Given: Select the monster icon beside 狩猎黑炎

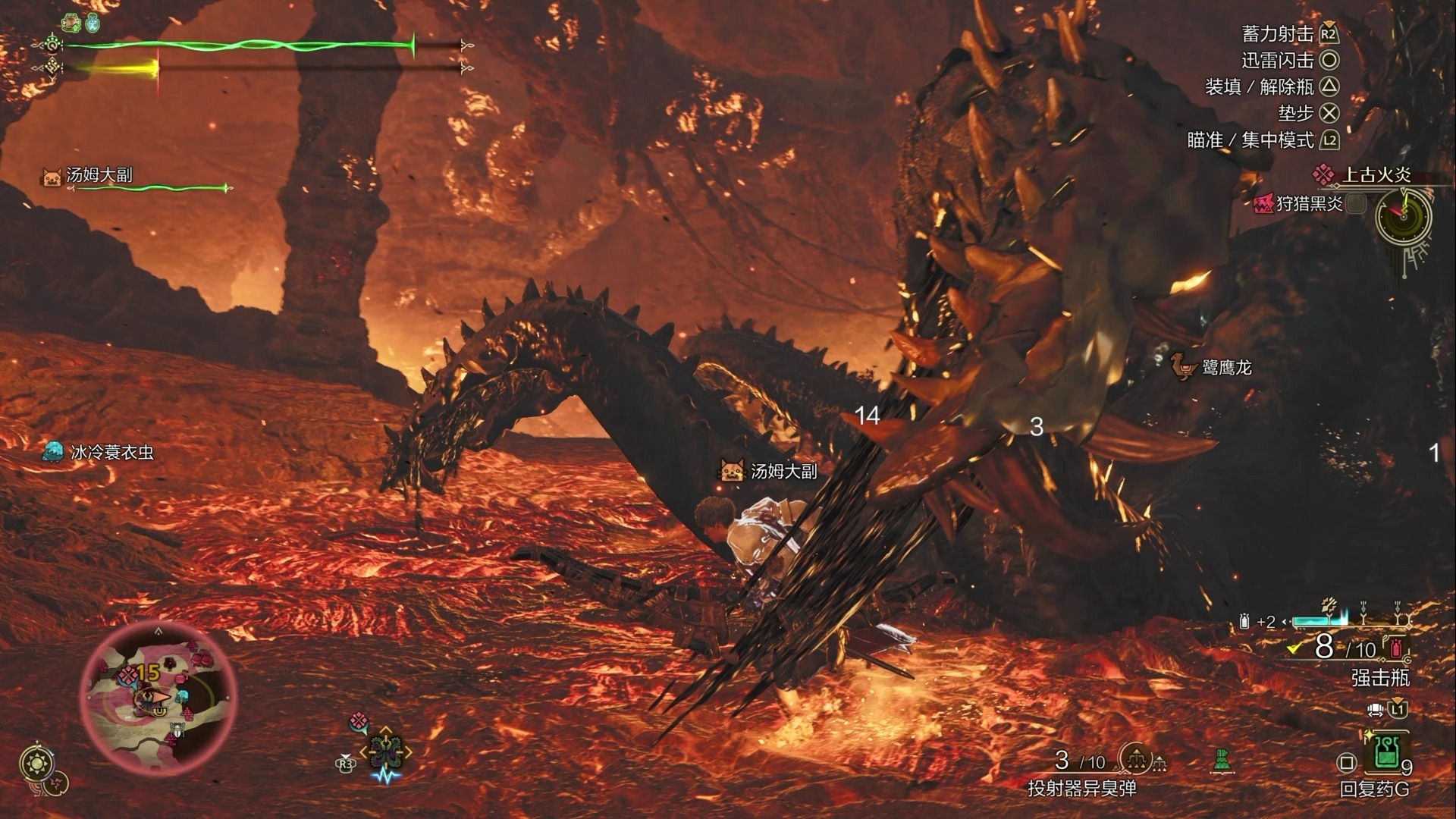Looking at the screenshot, I should [x=1263, y=203].
